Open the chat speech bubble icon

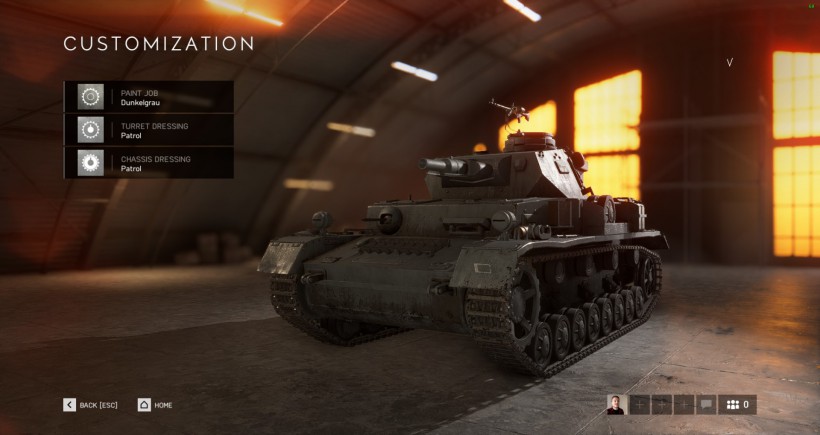(x=706, y=405)
